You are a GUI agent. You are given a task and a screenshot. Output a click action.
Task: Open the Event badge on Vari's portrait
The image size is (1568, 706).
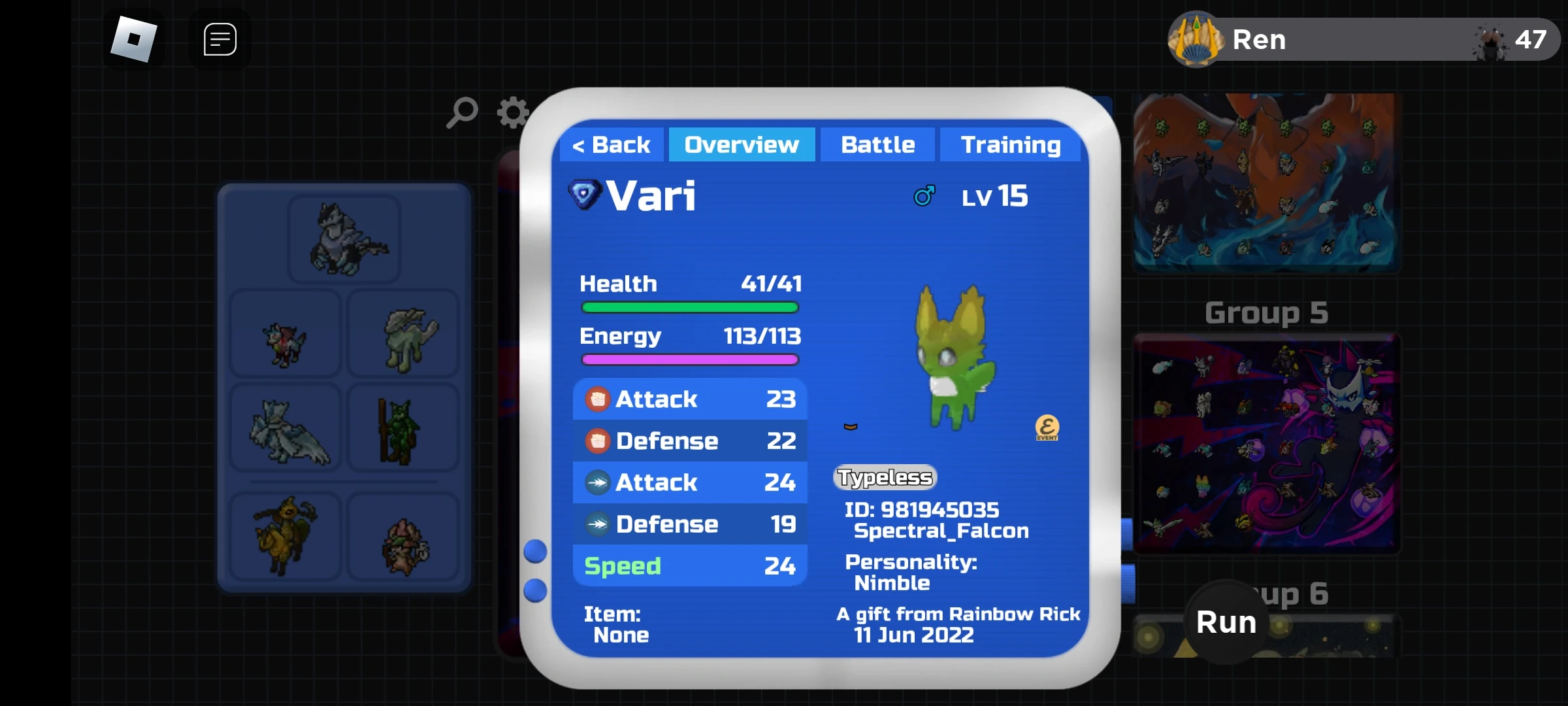tap(1046, 428)
